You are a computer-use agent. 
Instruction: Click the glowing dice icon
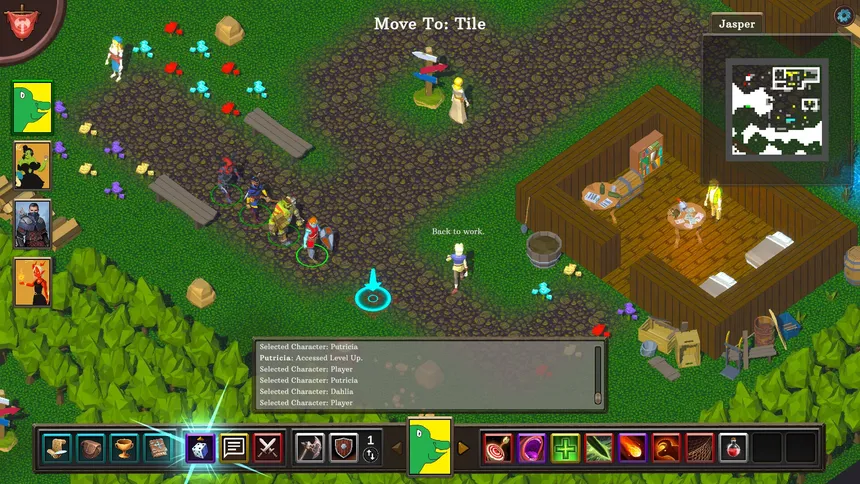pyautogui.click(x=199, y=447)
